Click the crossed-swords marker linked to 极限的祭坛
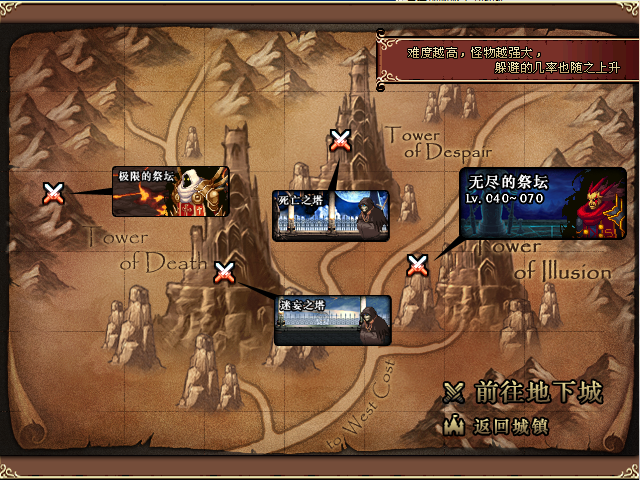The height and width of the screenshot is (480, 640). pyautogui.click(x=54, y=193)
